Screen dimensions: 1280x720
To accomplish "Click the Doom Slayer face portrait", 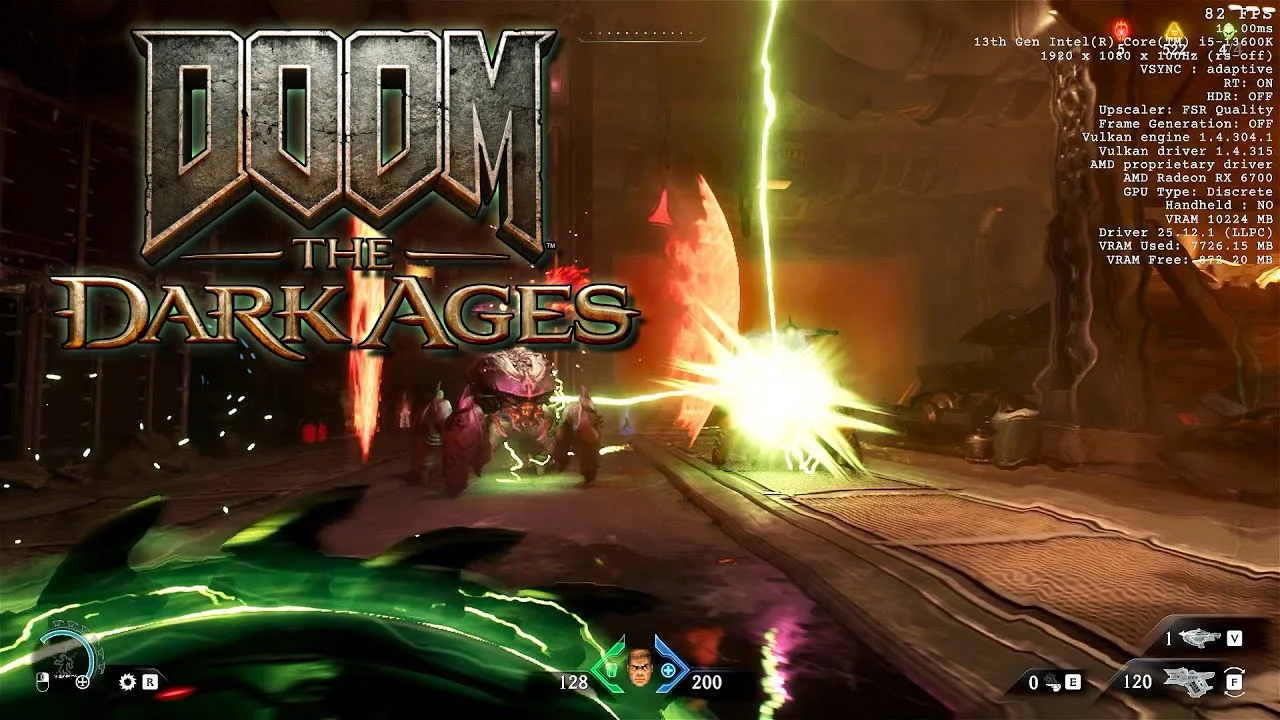I will pos(639,667).
